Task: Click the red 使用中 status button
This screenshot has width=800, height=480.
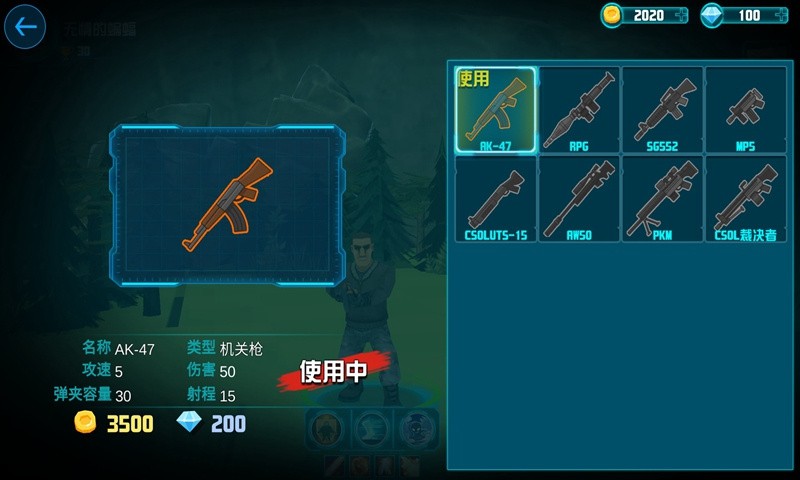Action: coord(333,371)
